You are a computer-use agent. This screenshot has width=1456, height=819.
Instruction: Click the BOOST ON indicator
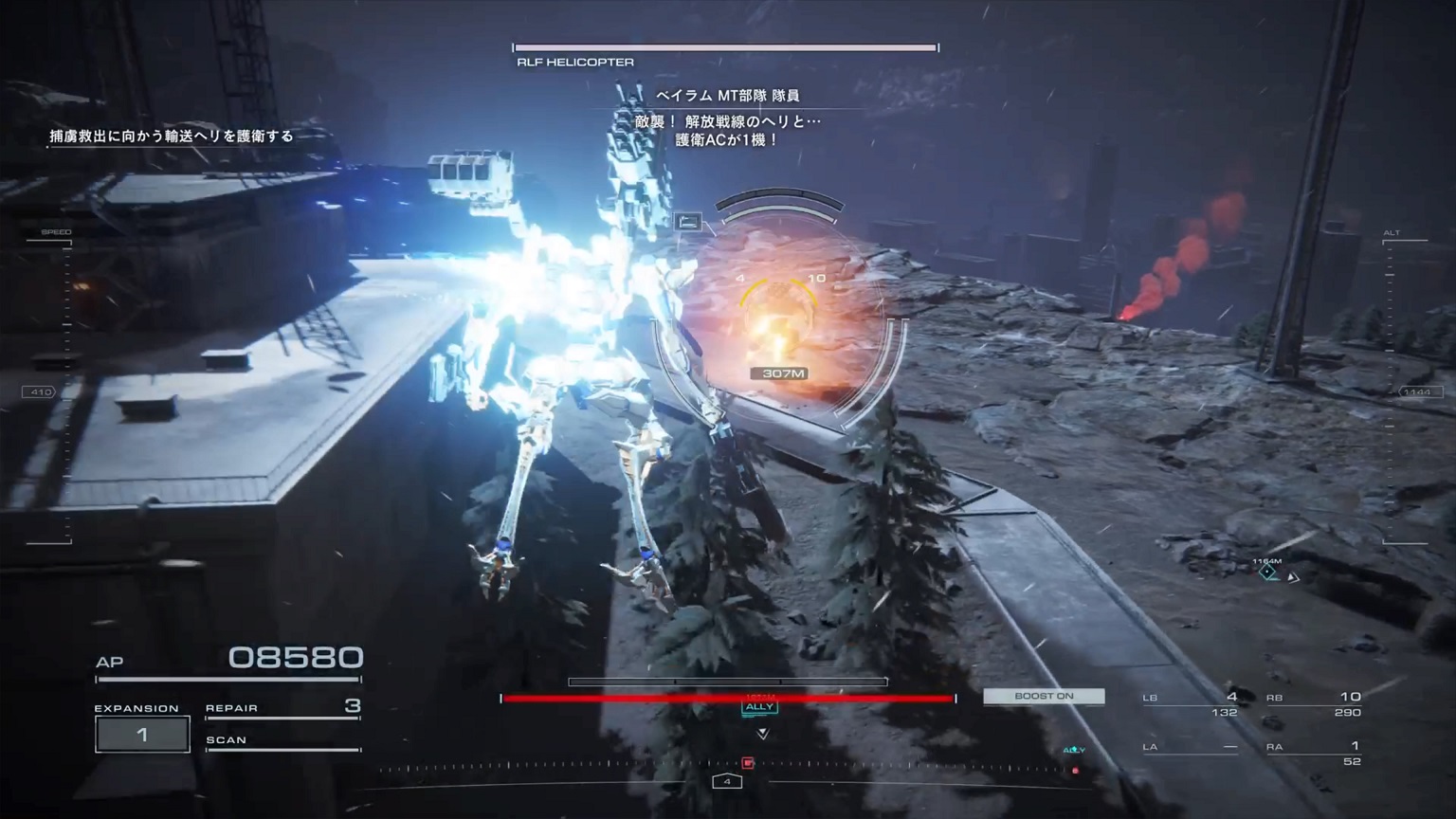pos(1044,697)
